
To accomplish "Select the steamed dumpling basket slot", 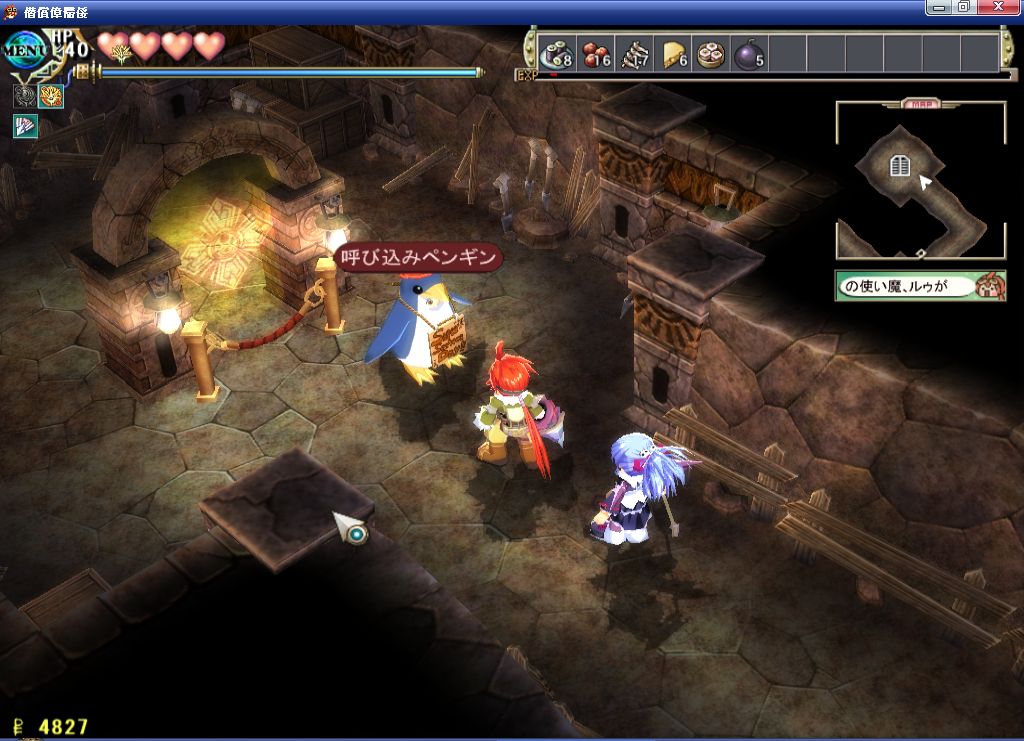I will [712, 52].
